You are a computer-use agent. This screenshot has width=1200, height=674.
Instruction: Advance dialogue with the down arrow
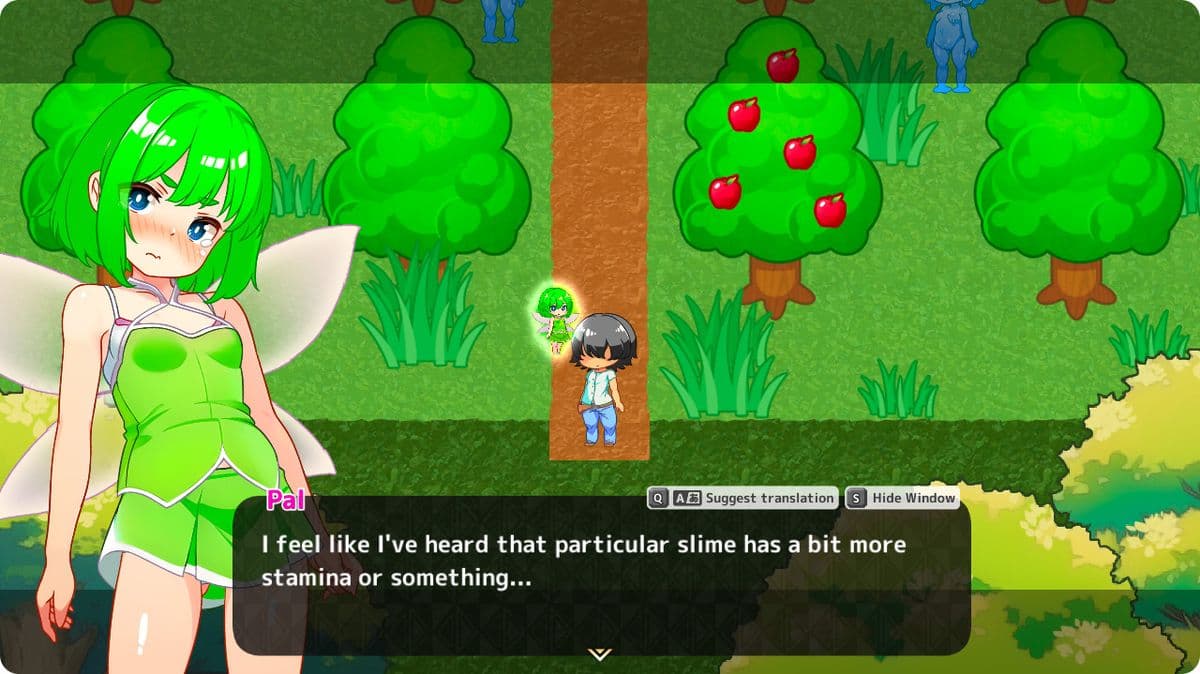pyautogui.click(x=599, y=654)
